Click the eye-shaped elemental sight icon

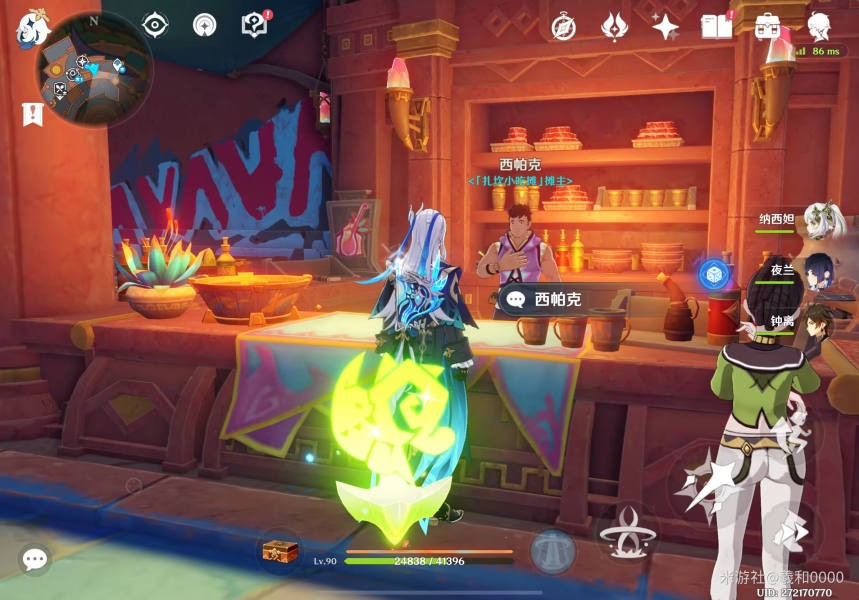[155, 25]
